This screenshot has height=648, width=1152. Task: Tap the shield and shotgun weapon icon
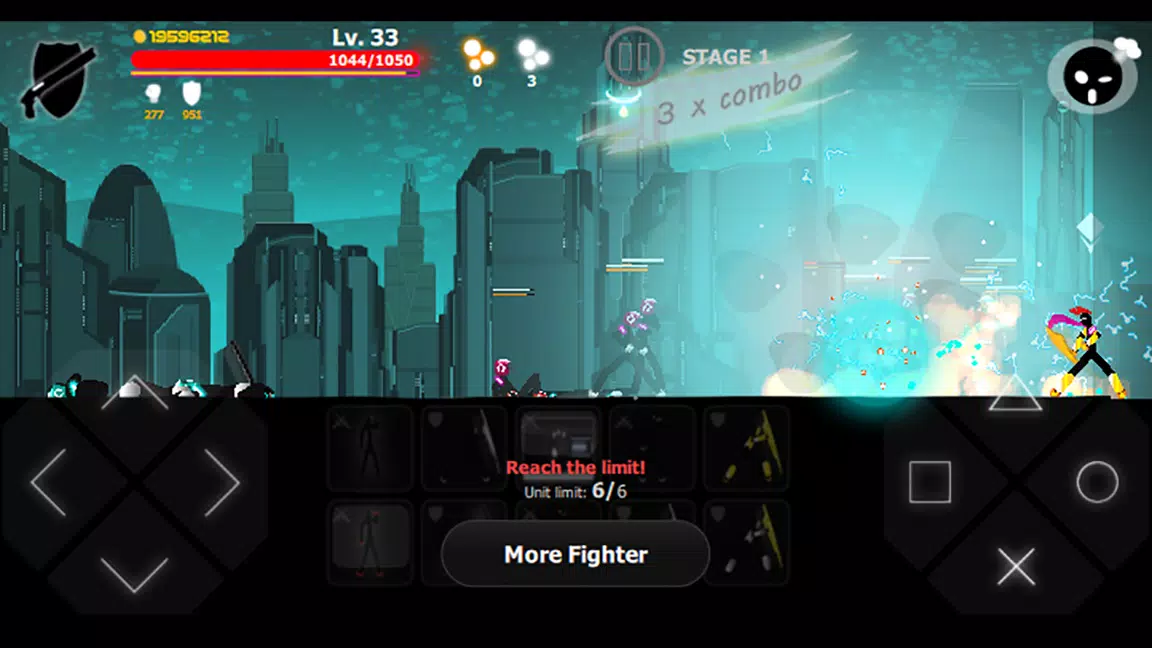61,77
